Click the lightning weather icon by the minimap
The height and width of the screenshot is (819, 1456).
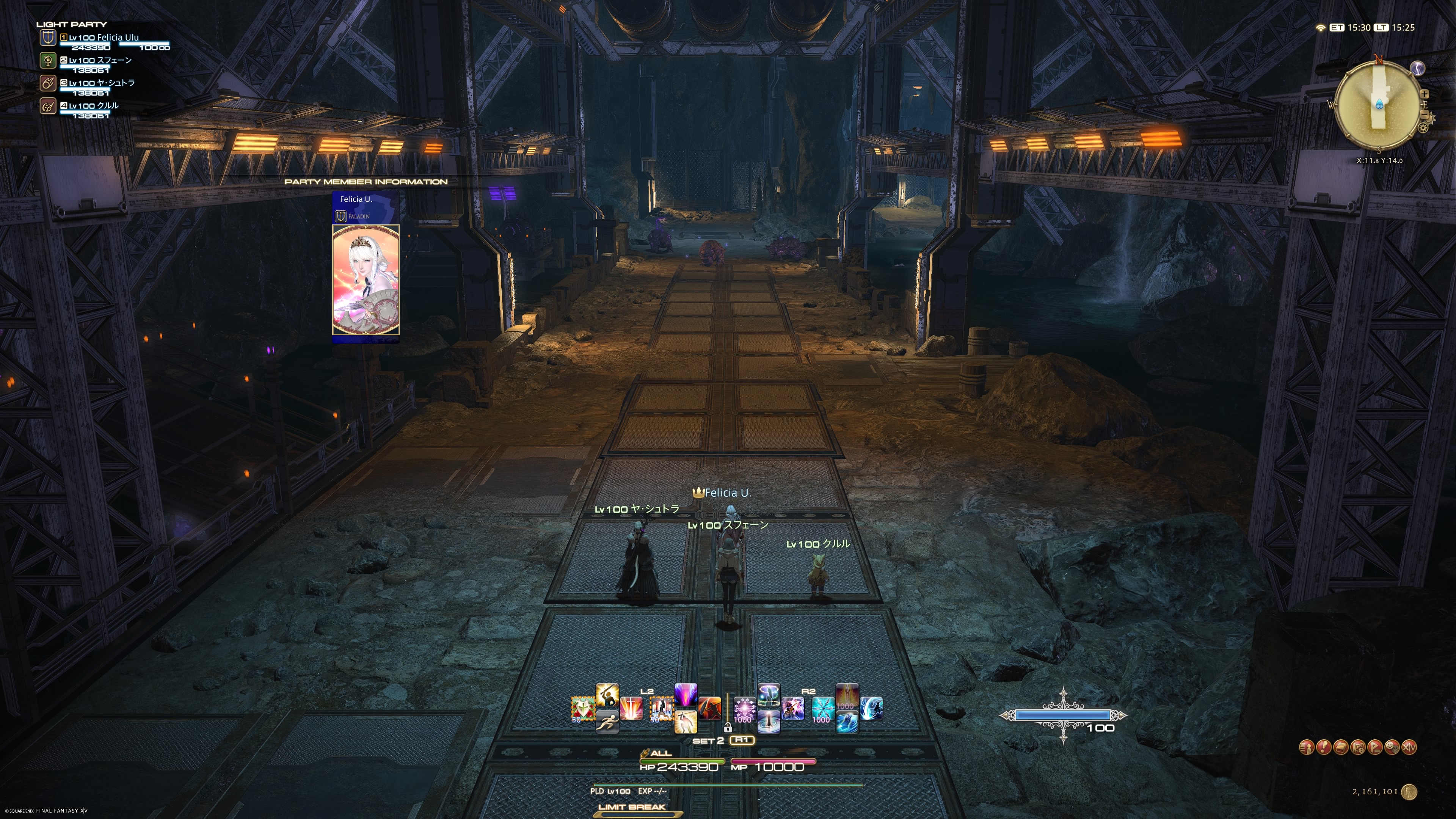[x=1418, y=68]
